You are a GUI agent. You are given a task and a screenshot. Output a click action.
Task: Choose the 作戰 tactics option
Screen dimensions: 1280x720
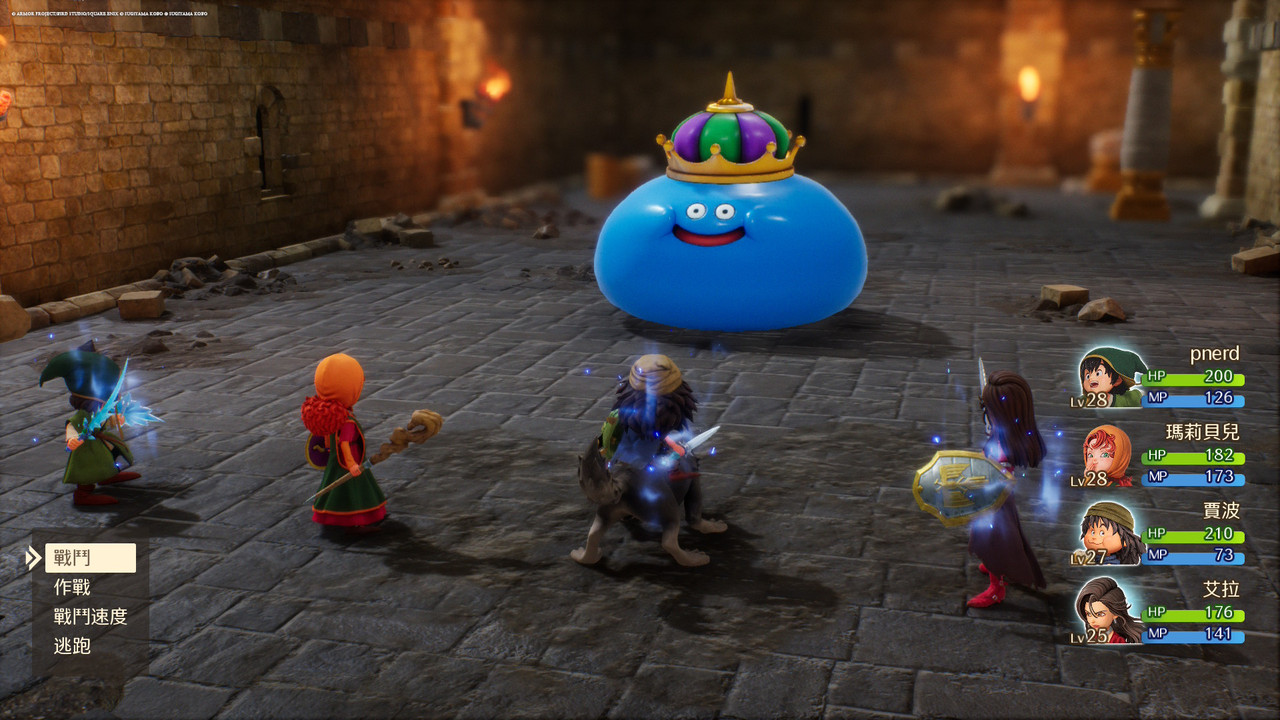coord(72,588)
